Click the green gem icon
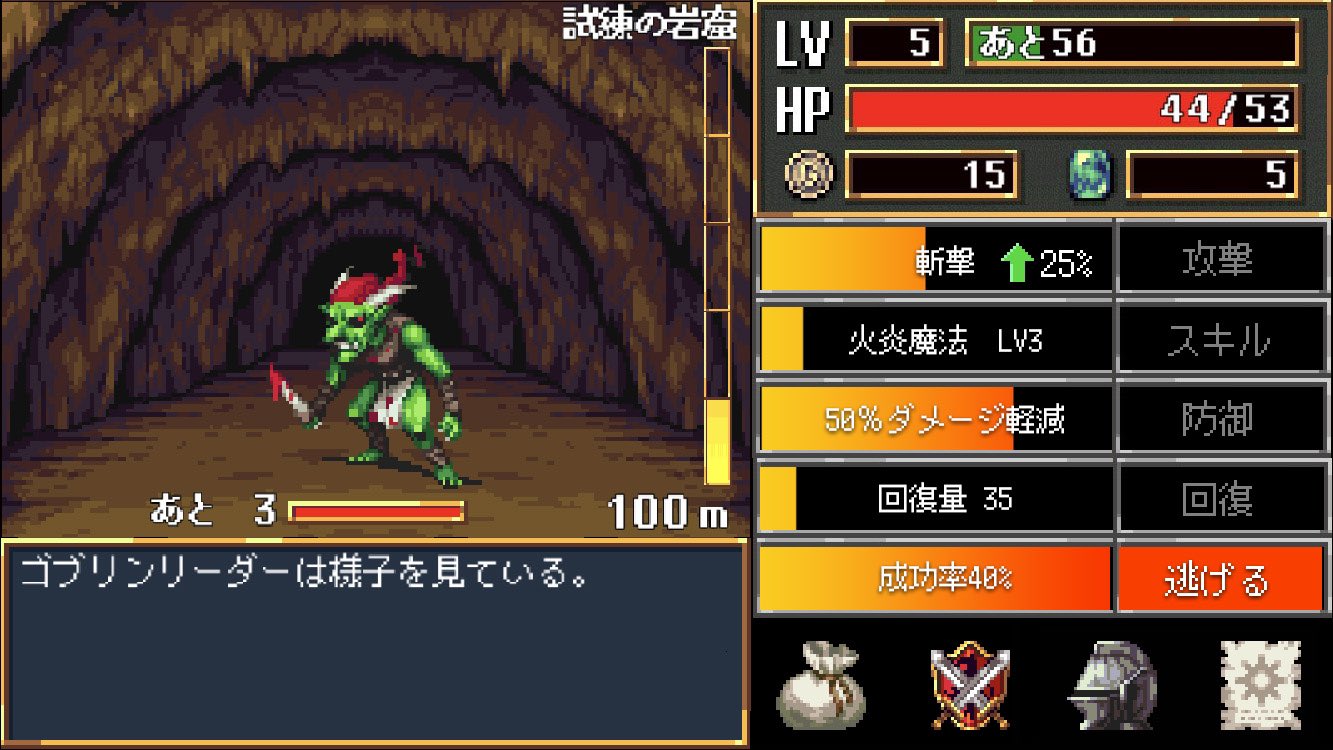Viewport: 1333px width, 750px height. (1088, 175)
